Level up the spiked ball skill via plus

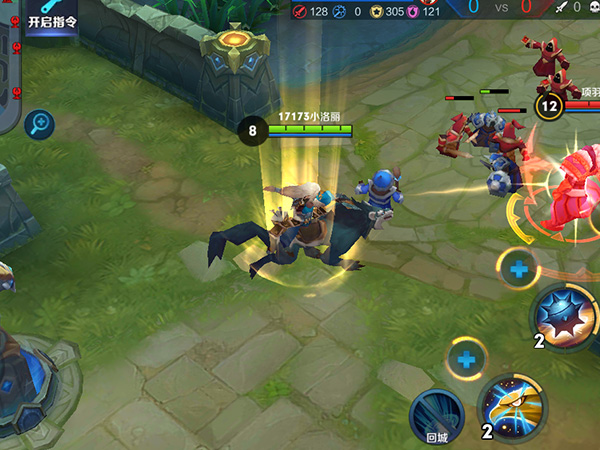point(519,269)
